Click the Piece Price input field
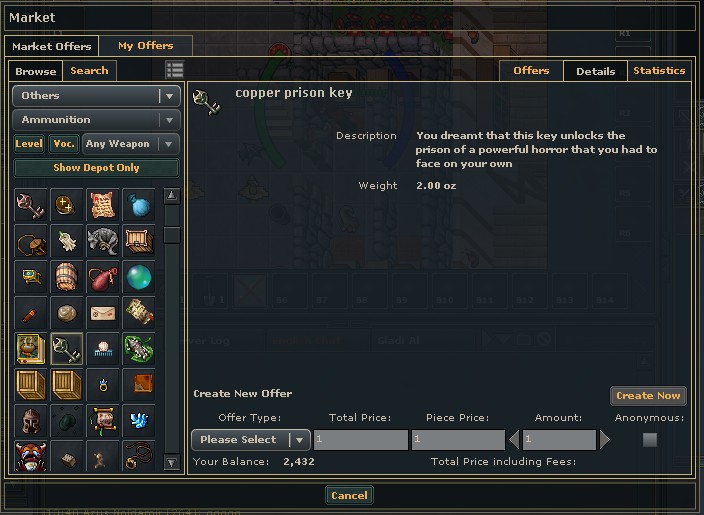704x515 pixels. click(458, 440)
